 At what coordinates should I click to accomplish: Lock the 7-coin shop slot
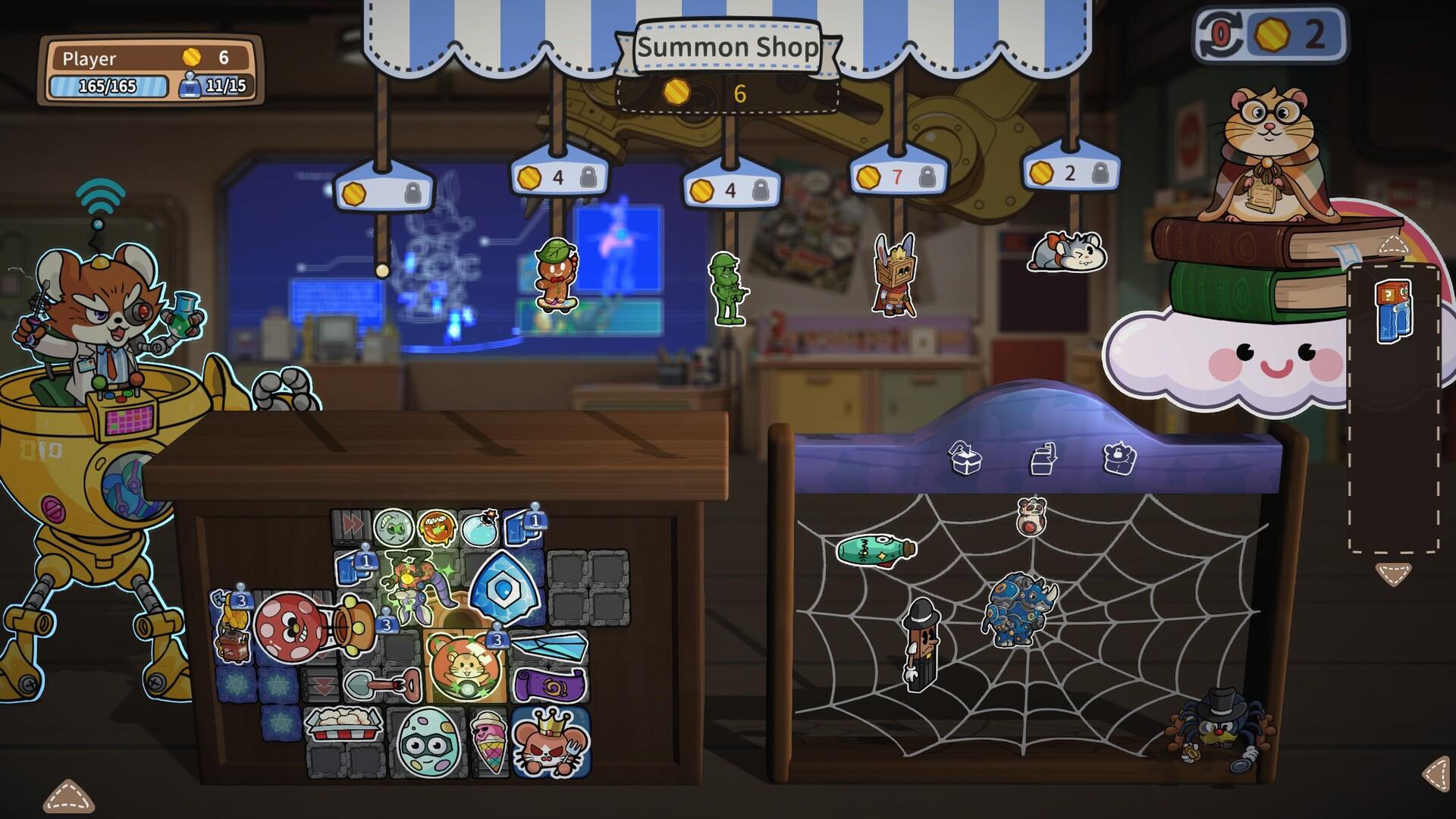coord(926,177)
